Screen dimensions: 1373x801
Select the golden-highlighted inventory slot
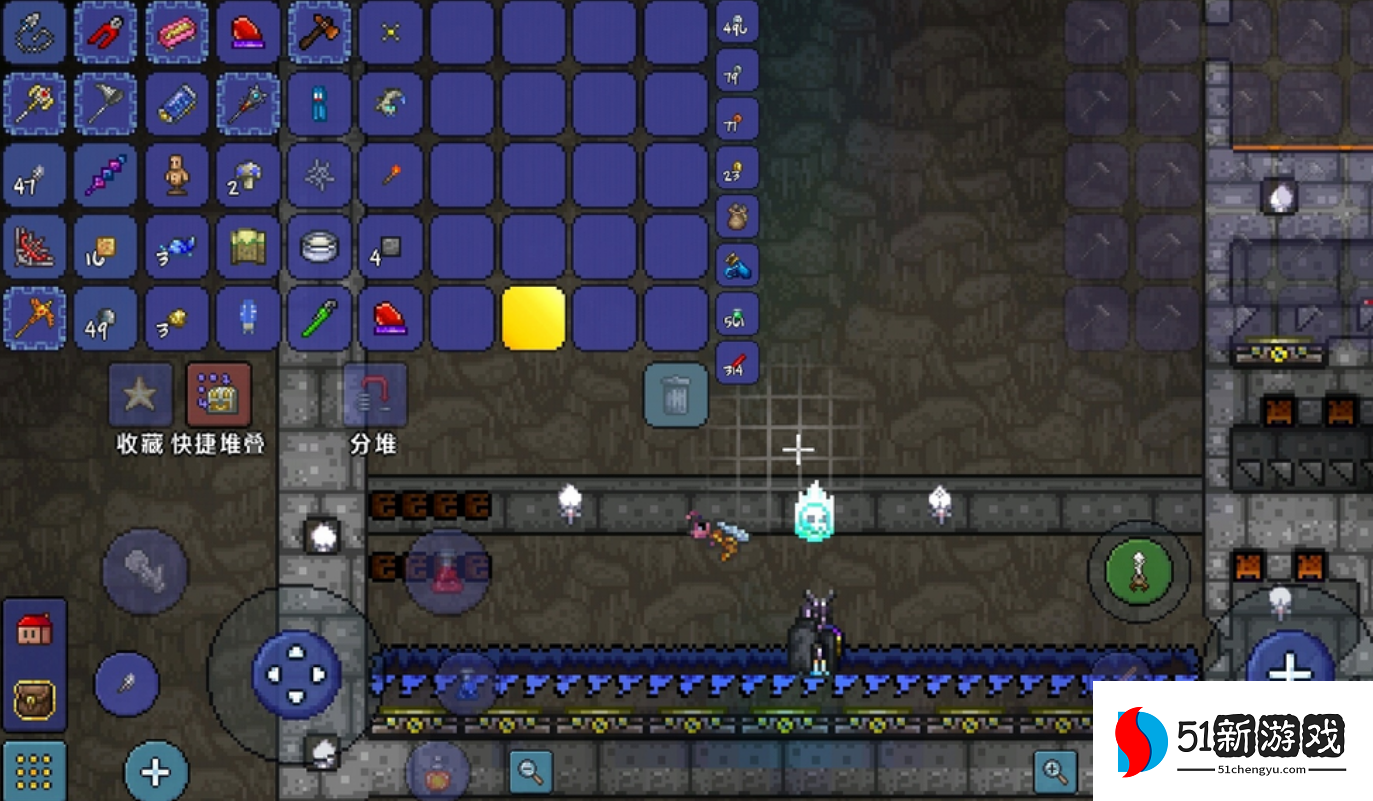[x=534, y=318]
